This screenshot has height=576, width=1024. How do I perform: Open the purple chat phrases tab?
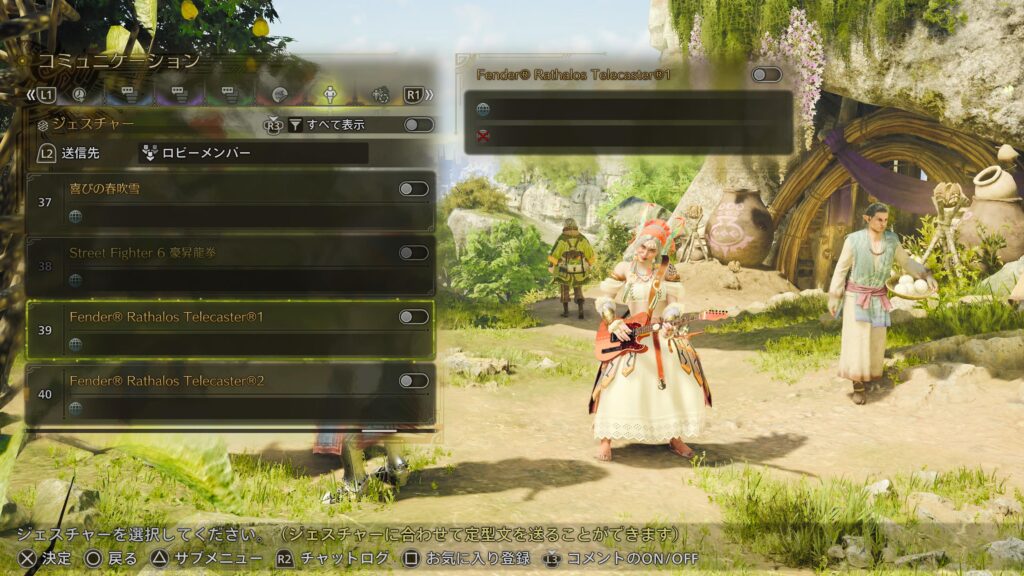[x=178, y=95]
